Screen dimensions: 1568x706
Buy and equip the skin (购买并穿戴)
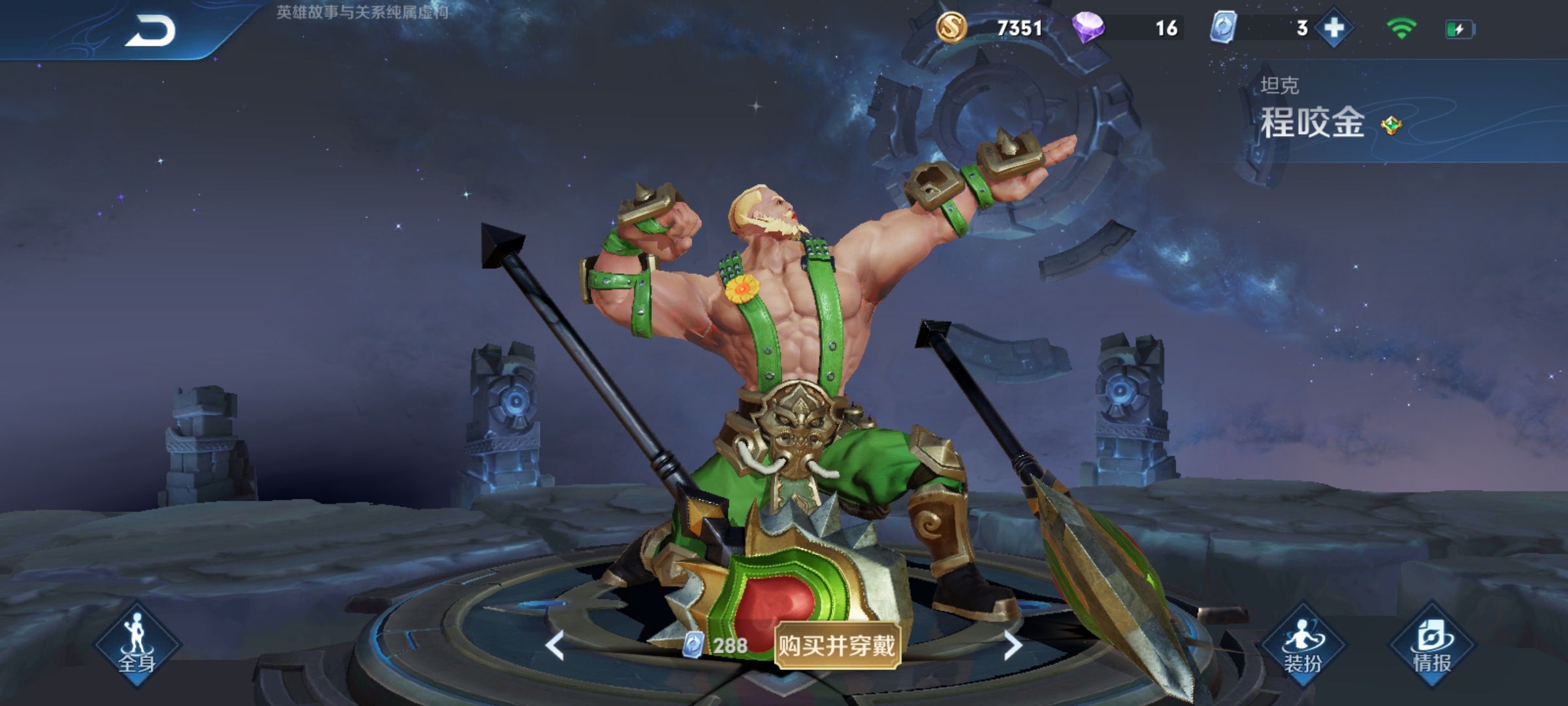click(x=836, y=646)
